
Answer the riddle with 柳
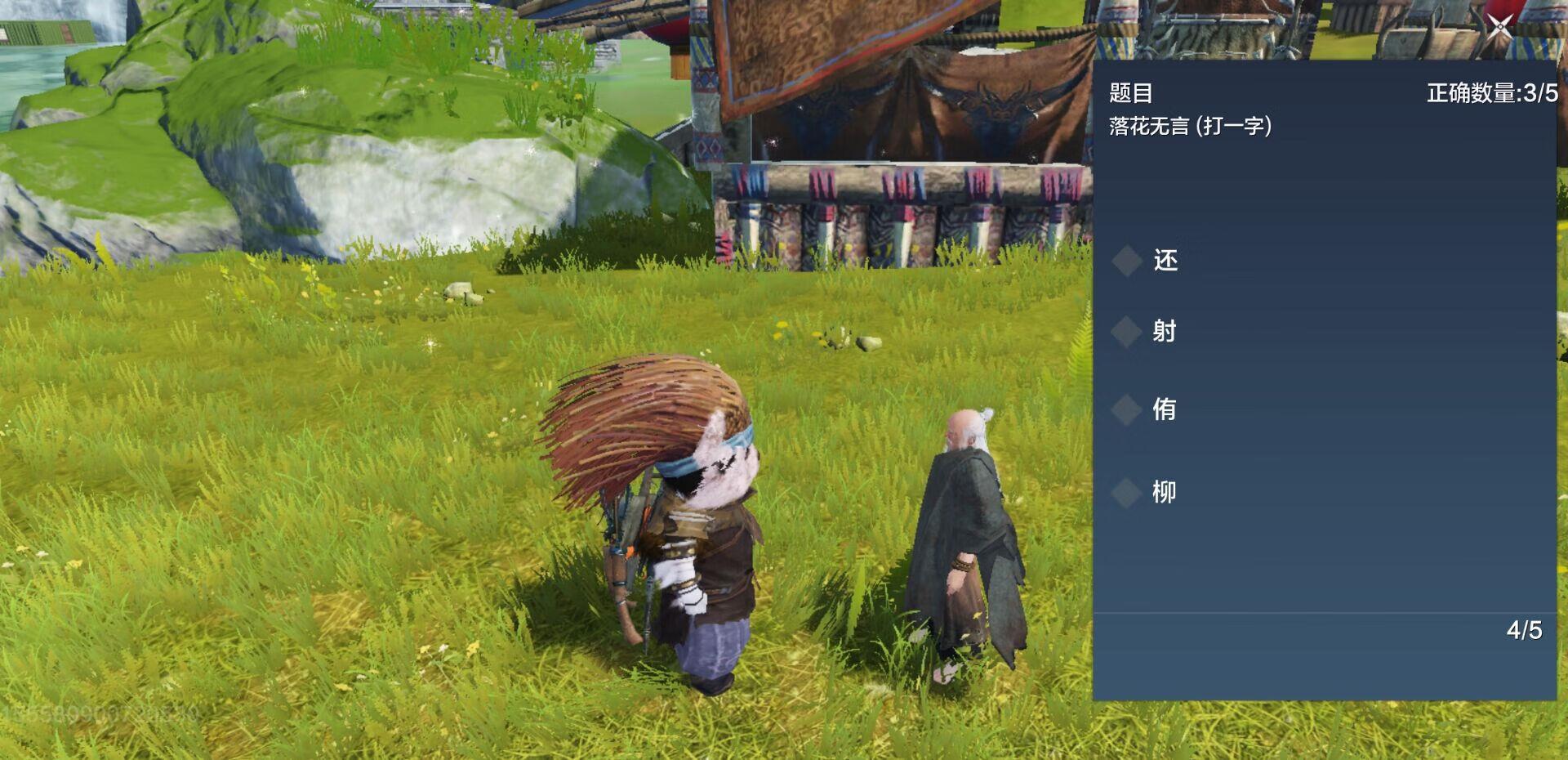[x=1164, y=492]
